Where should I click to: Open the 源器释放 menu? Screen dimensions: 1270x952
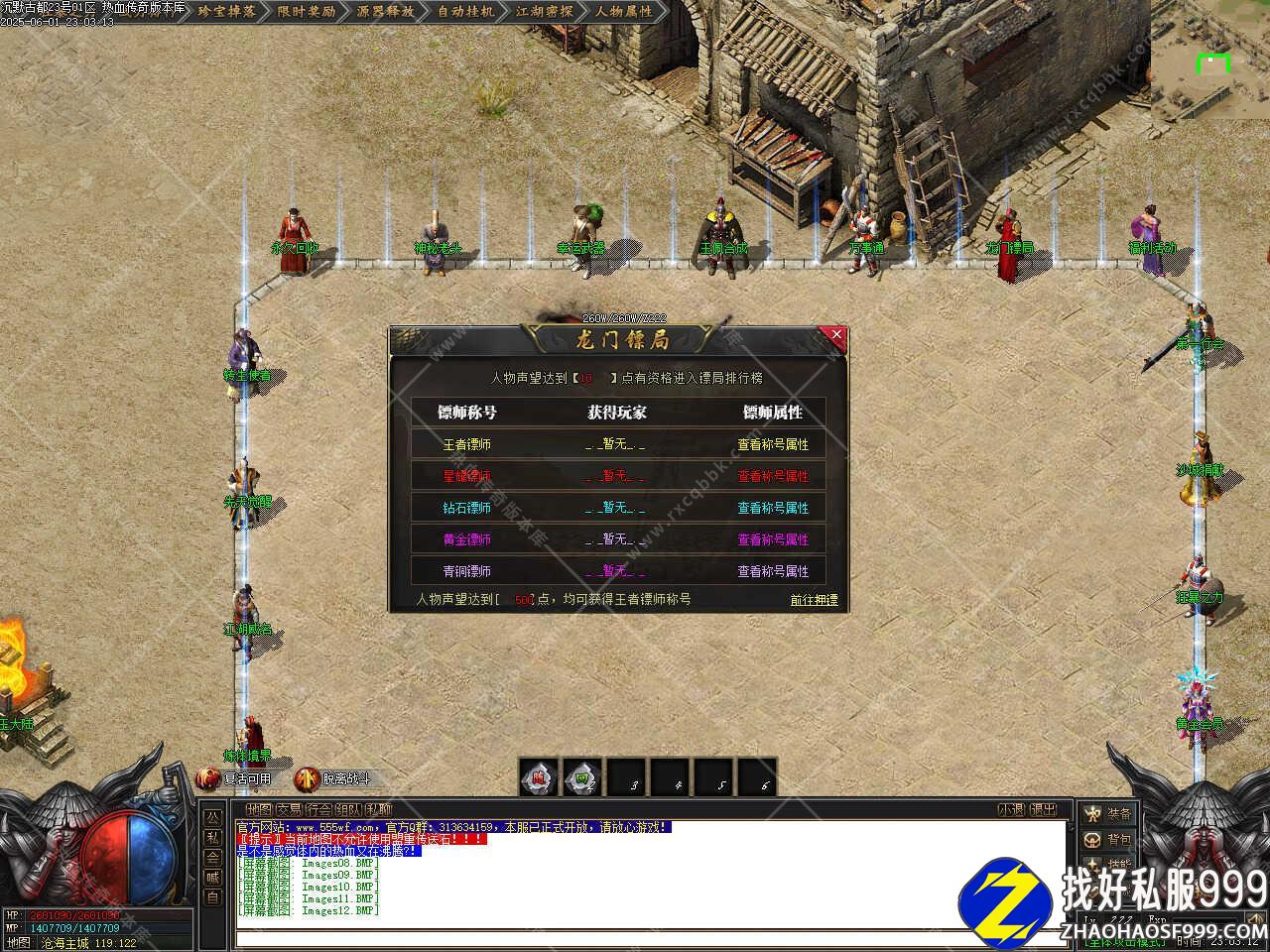(385, 12)
